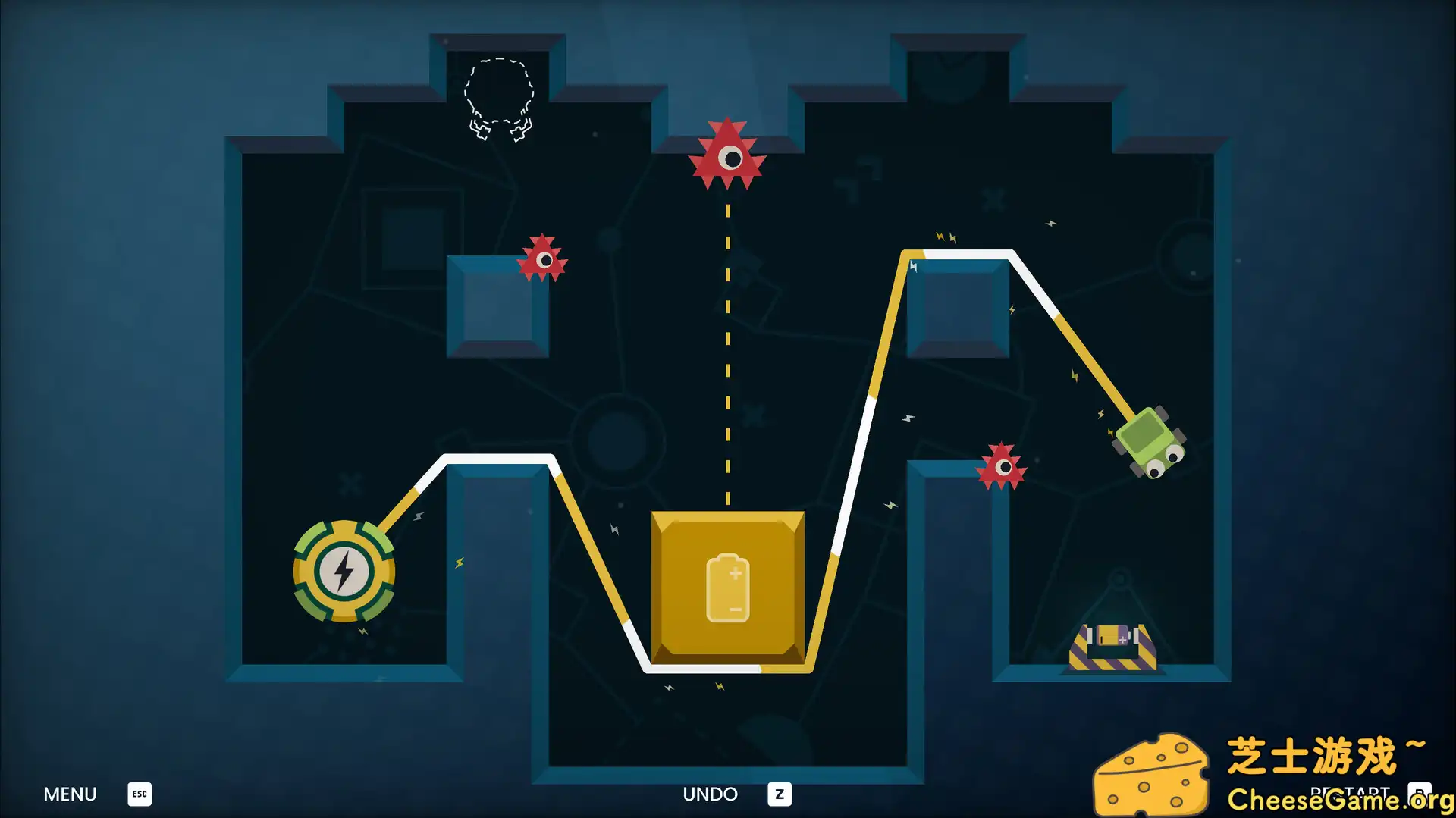Click UNDO to revert the last move
1456x818 pixels.
click(x=711, y=794)
